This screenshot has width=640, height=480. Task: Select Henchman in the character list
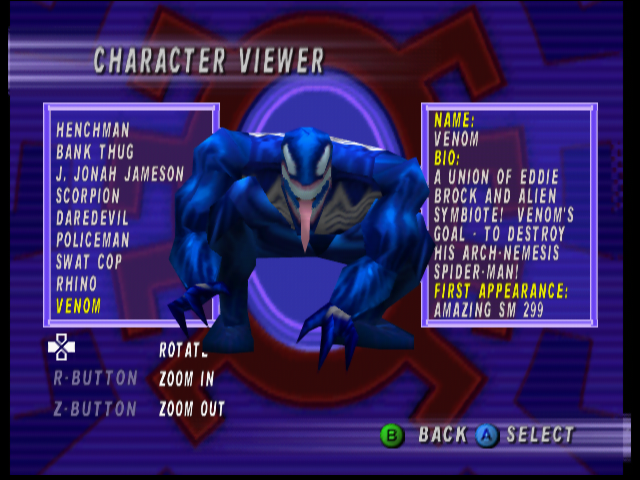tap(94, 130)
